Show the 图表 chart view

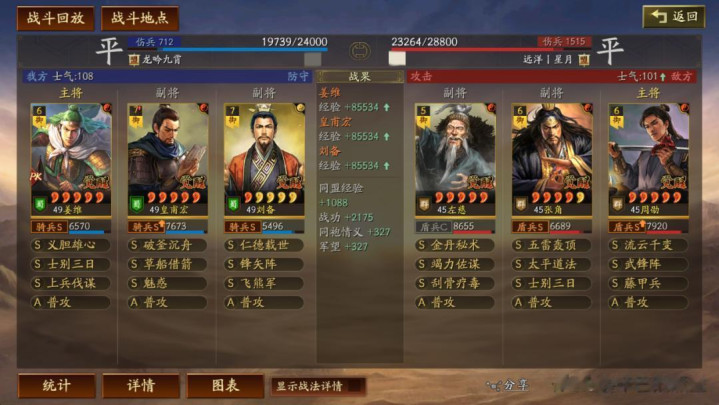(225, 385)
